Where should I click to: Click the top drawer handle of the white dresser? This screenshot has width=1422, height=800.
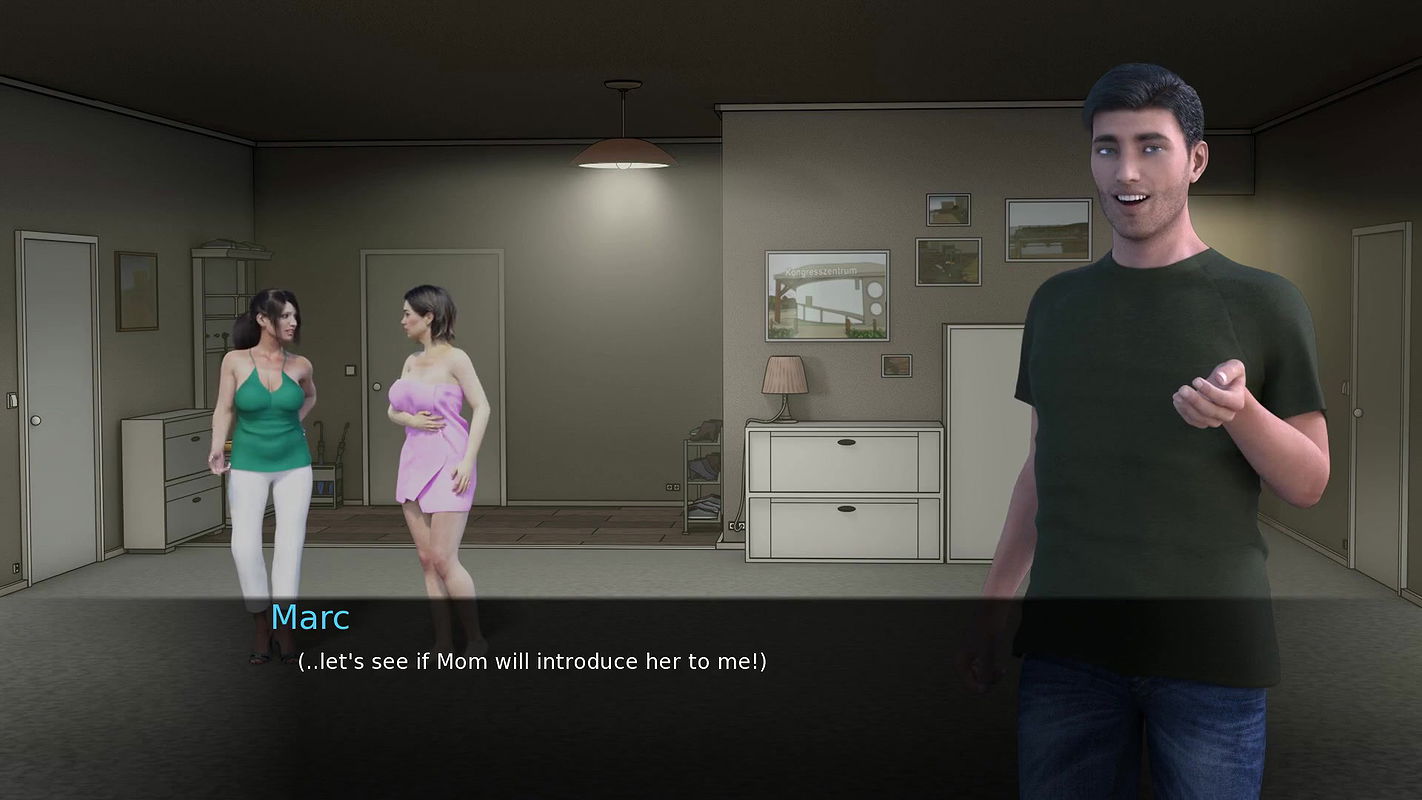coord(847,441)
